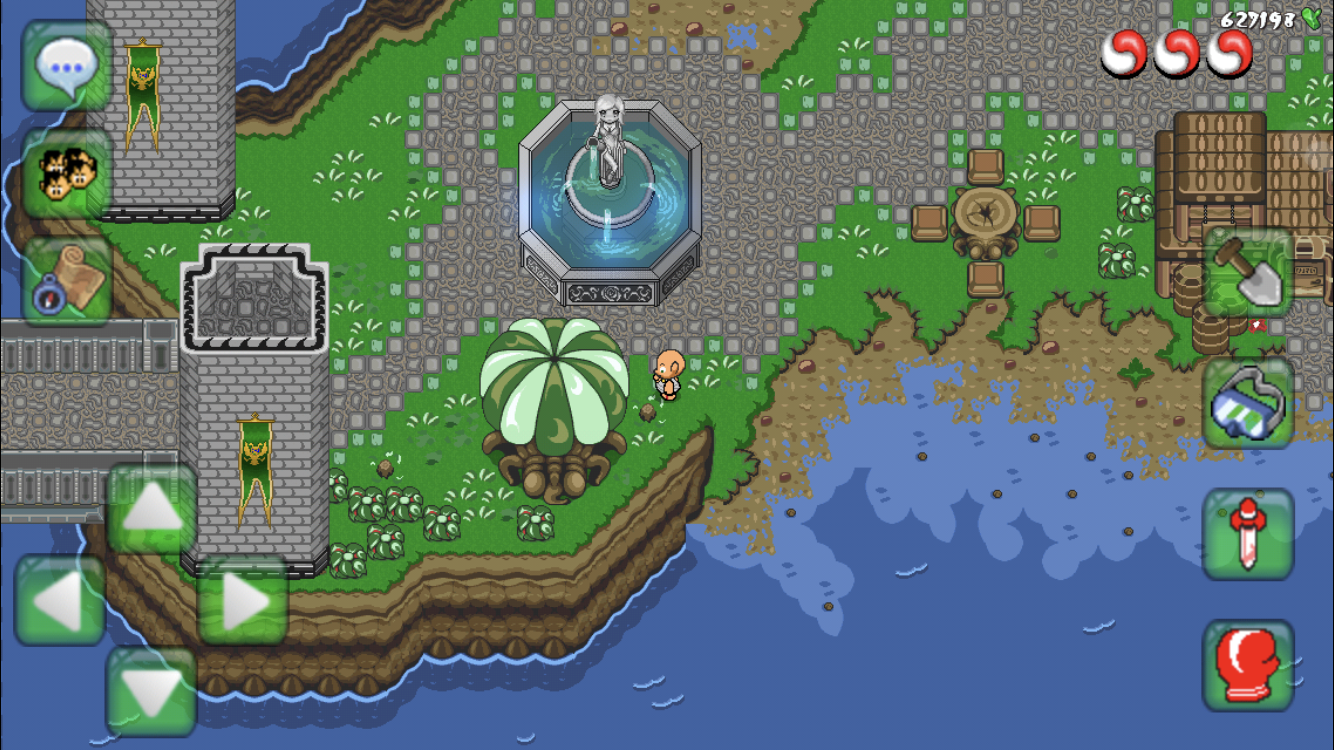The height and width of the screenshot is (750, 1334).
Task: Tap the left arrow movement button
Action: point(59,600)
